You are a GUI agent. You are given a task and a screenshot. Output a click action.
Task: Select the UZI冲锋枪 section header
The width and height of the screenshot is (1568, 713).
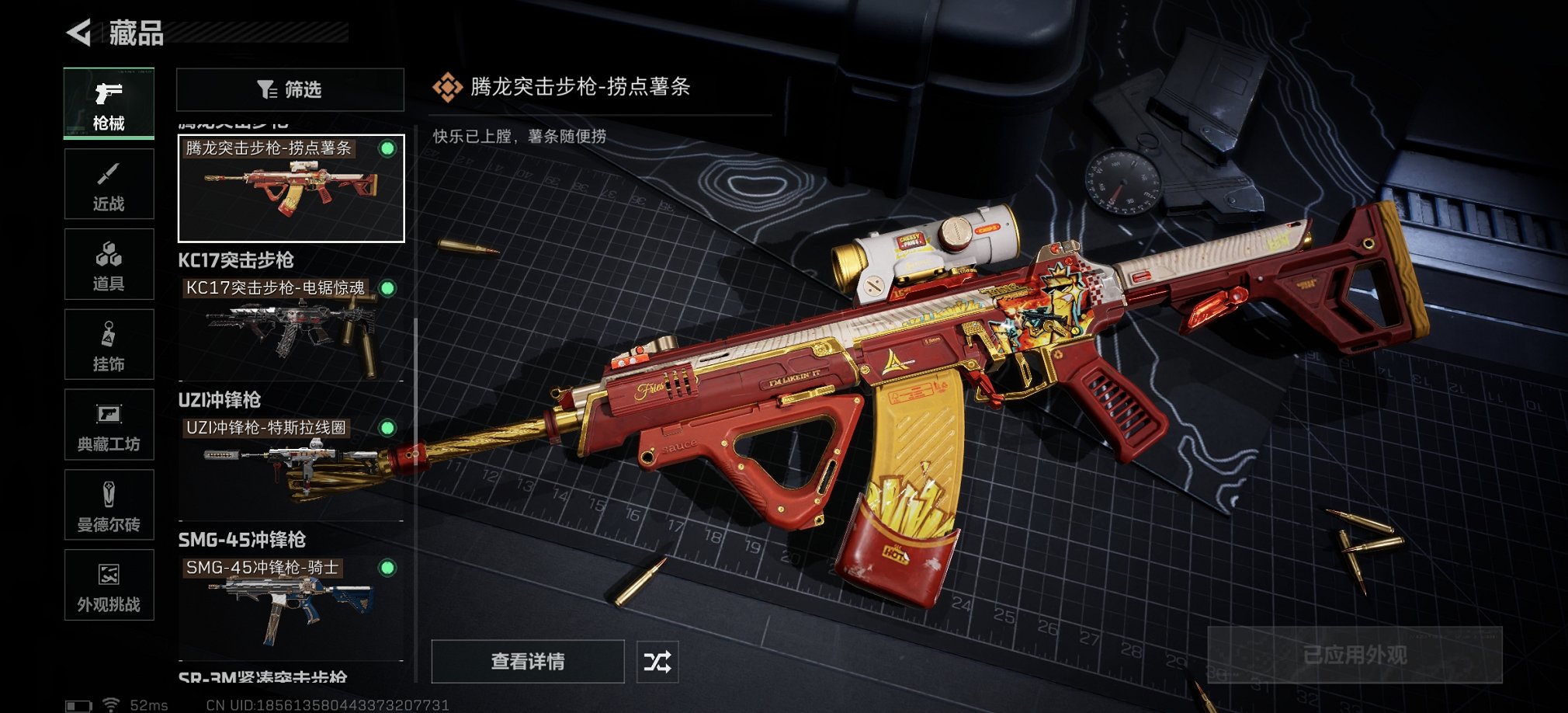[x=218, y=399]
